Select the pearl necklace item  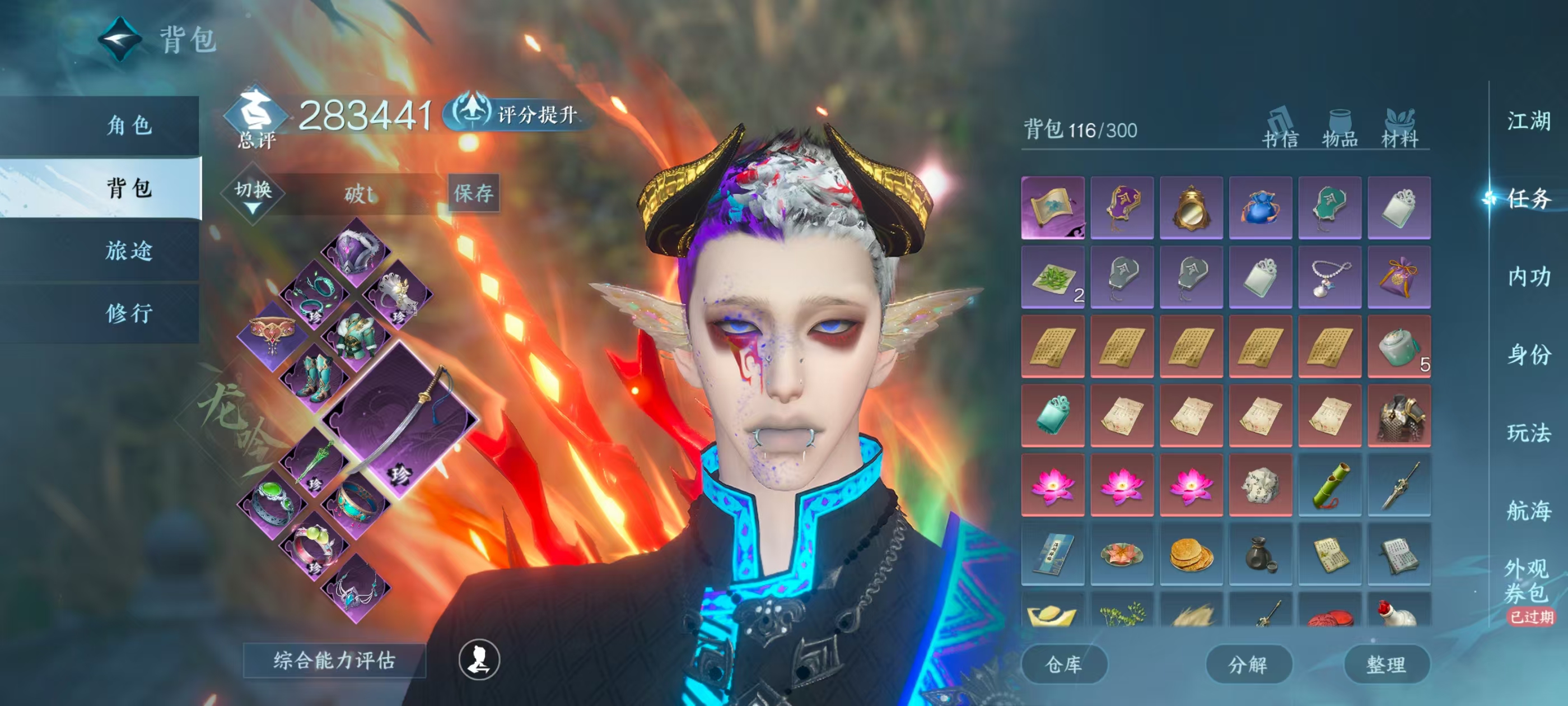pos(1329,277)
